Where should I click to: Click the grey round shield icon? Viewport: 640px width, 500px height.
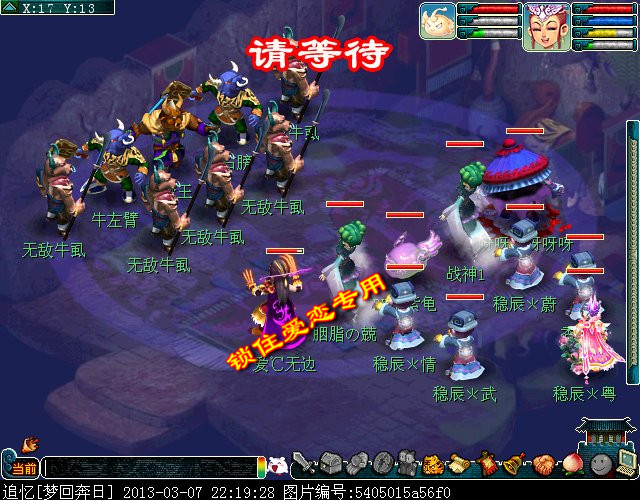point(383,464)
